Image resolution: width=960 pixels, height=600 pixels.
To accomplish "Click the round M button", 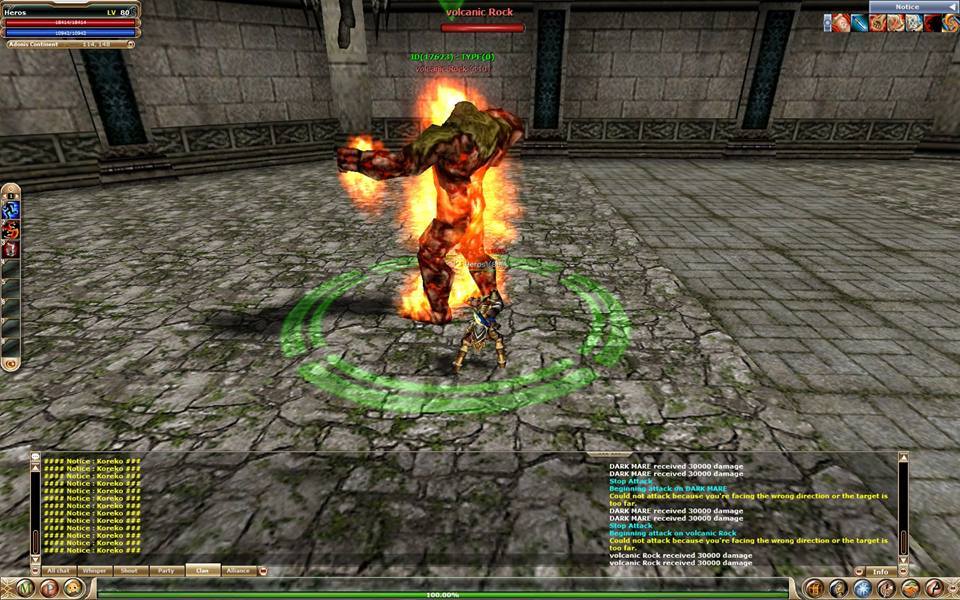I will click(23, 588).
